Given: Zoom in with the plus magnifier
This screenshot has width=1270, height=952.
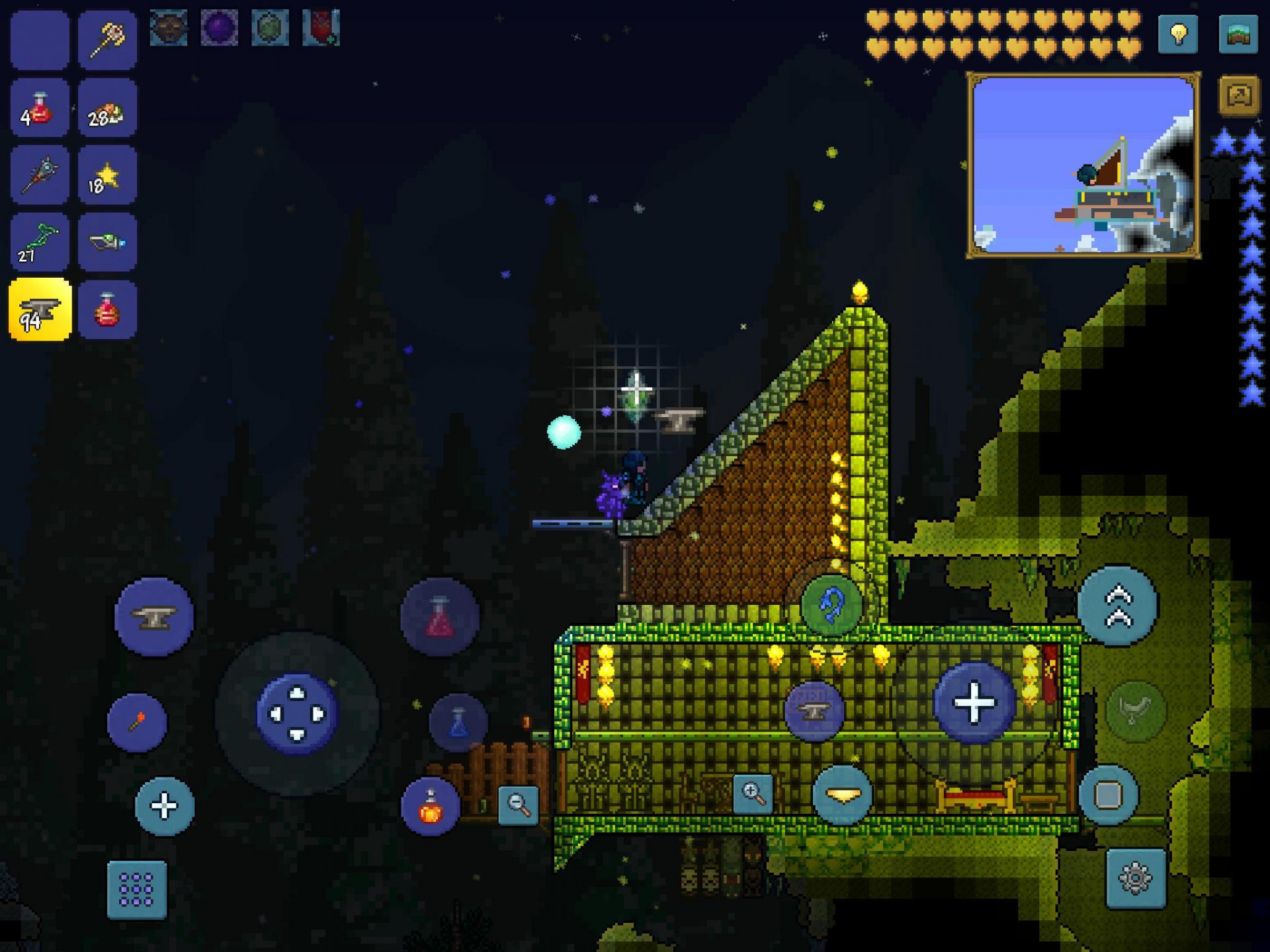Looking at the screenshot, I should 753,793.
